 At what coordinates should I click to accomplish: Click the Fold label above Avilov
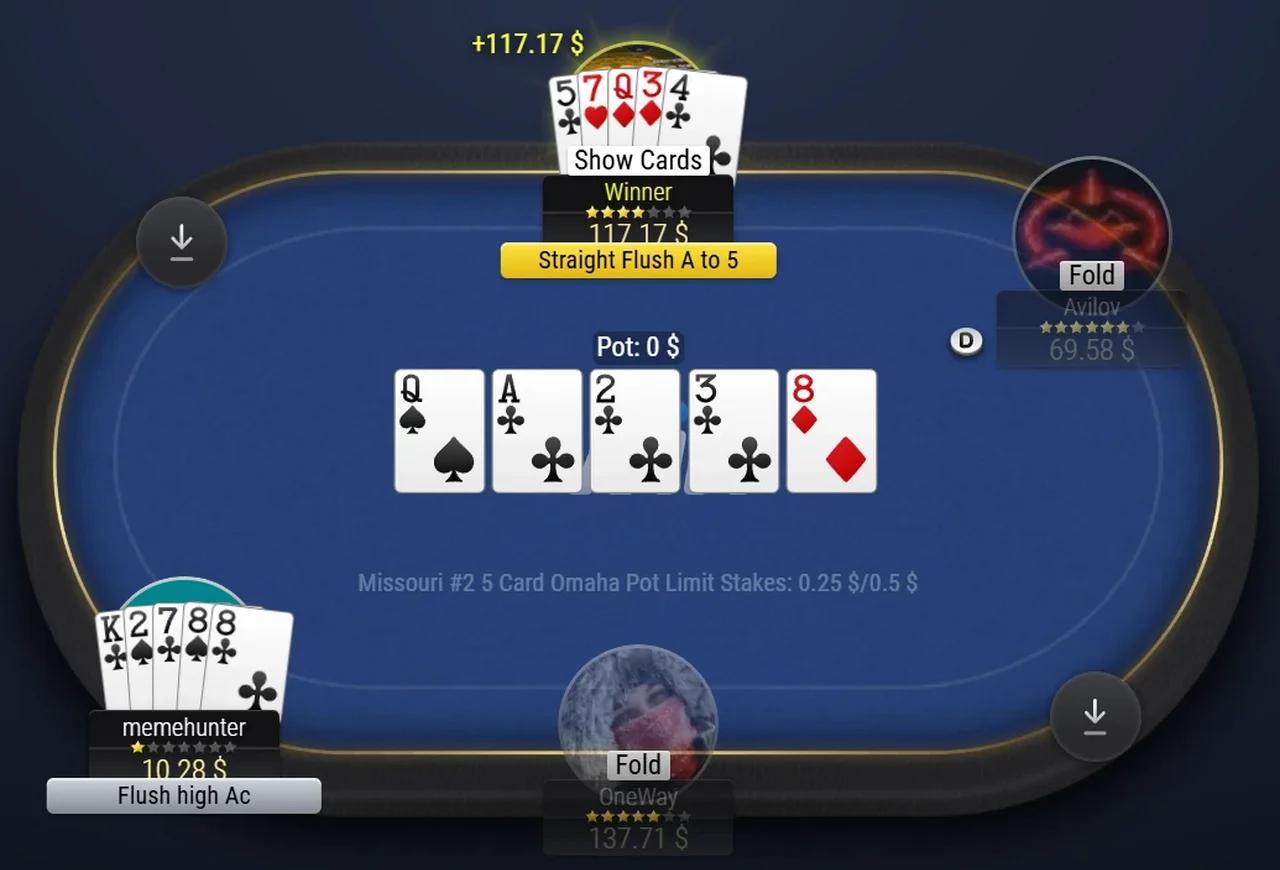[1091, 275]
